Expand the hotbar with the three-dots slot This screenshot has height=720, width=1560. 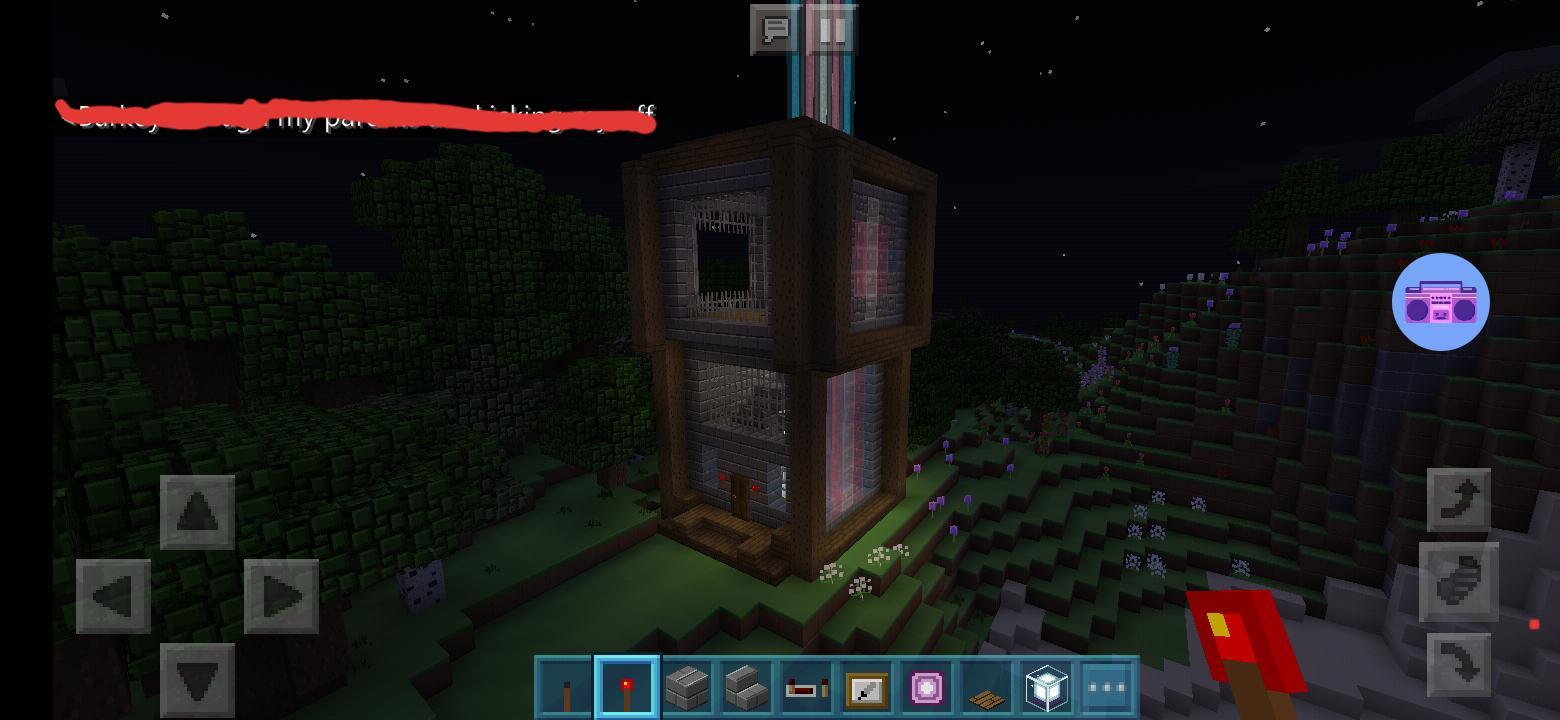[1105, 687]
